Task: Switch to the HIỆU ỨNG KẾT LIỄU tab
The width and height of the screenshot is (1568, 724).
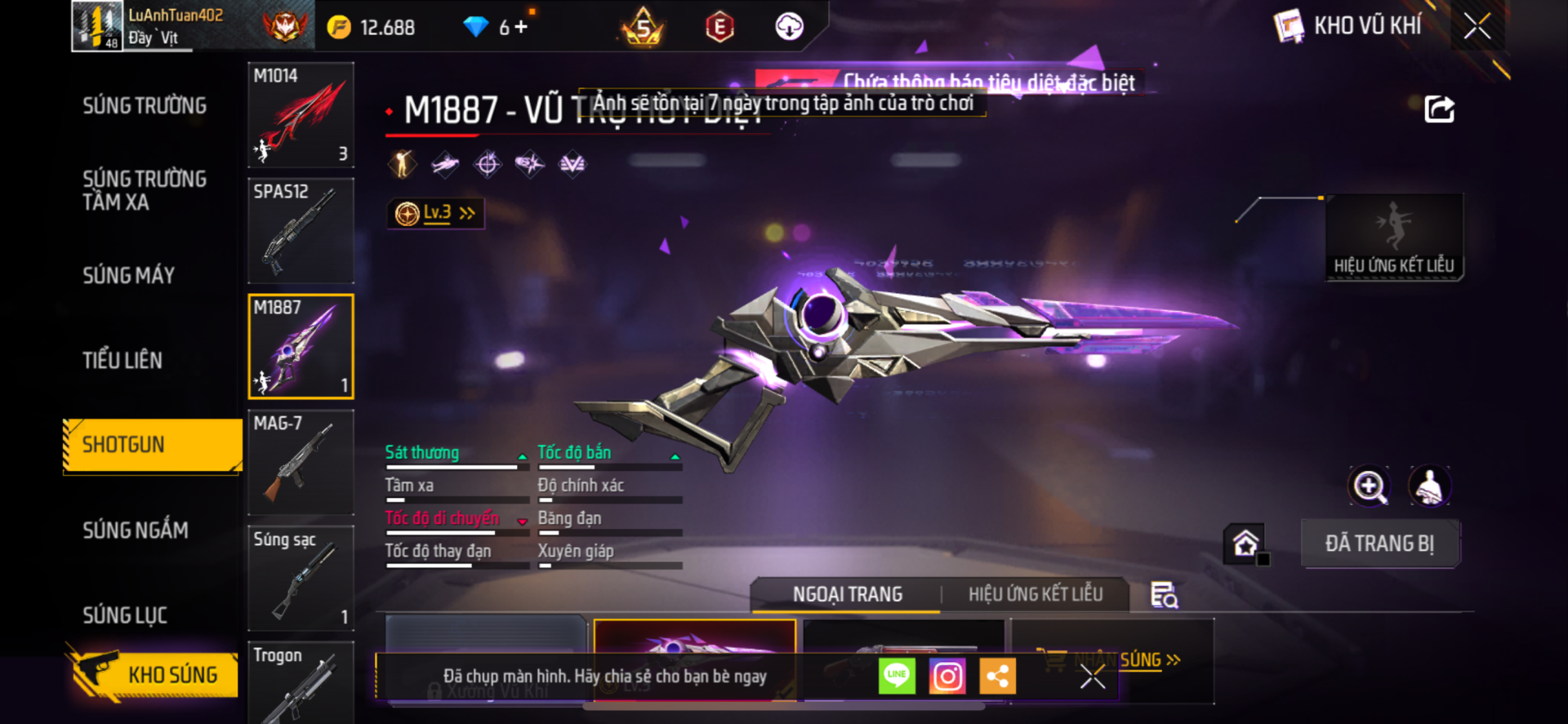Action: (x=1035, y=594)
